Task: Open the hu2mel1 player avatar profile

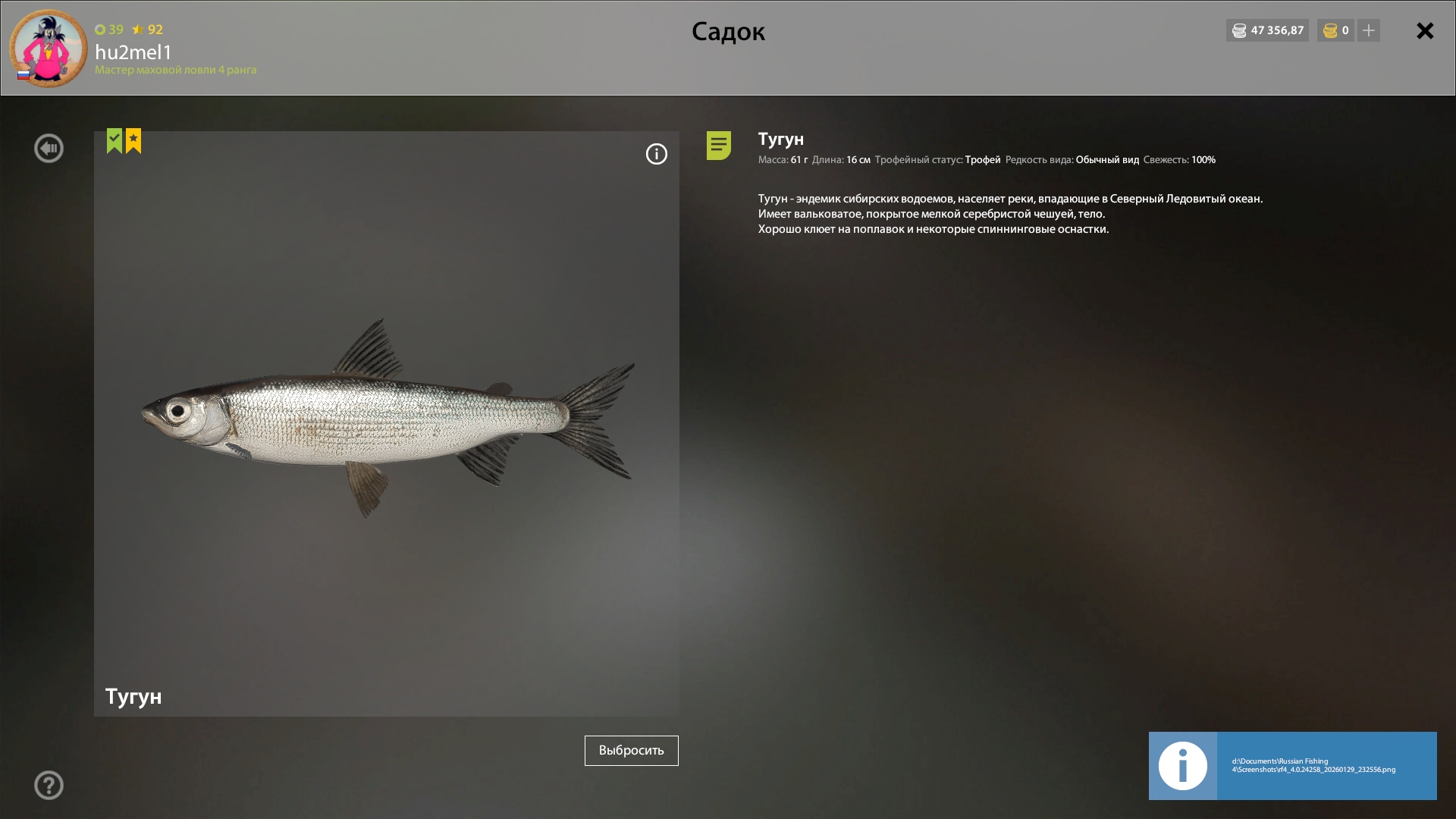Action: (48, 49)
